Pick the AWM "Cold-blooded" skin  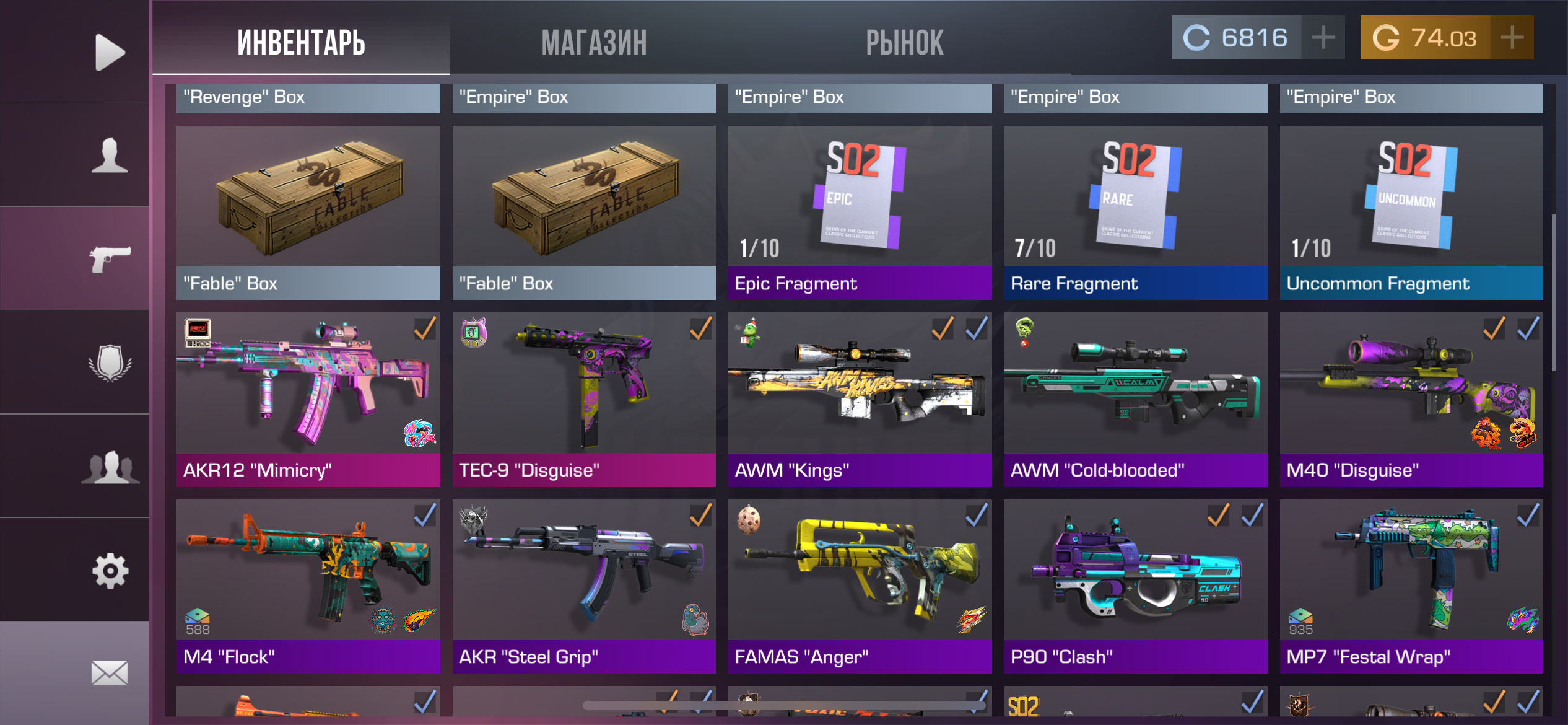click(x=1135, y=399)
